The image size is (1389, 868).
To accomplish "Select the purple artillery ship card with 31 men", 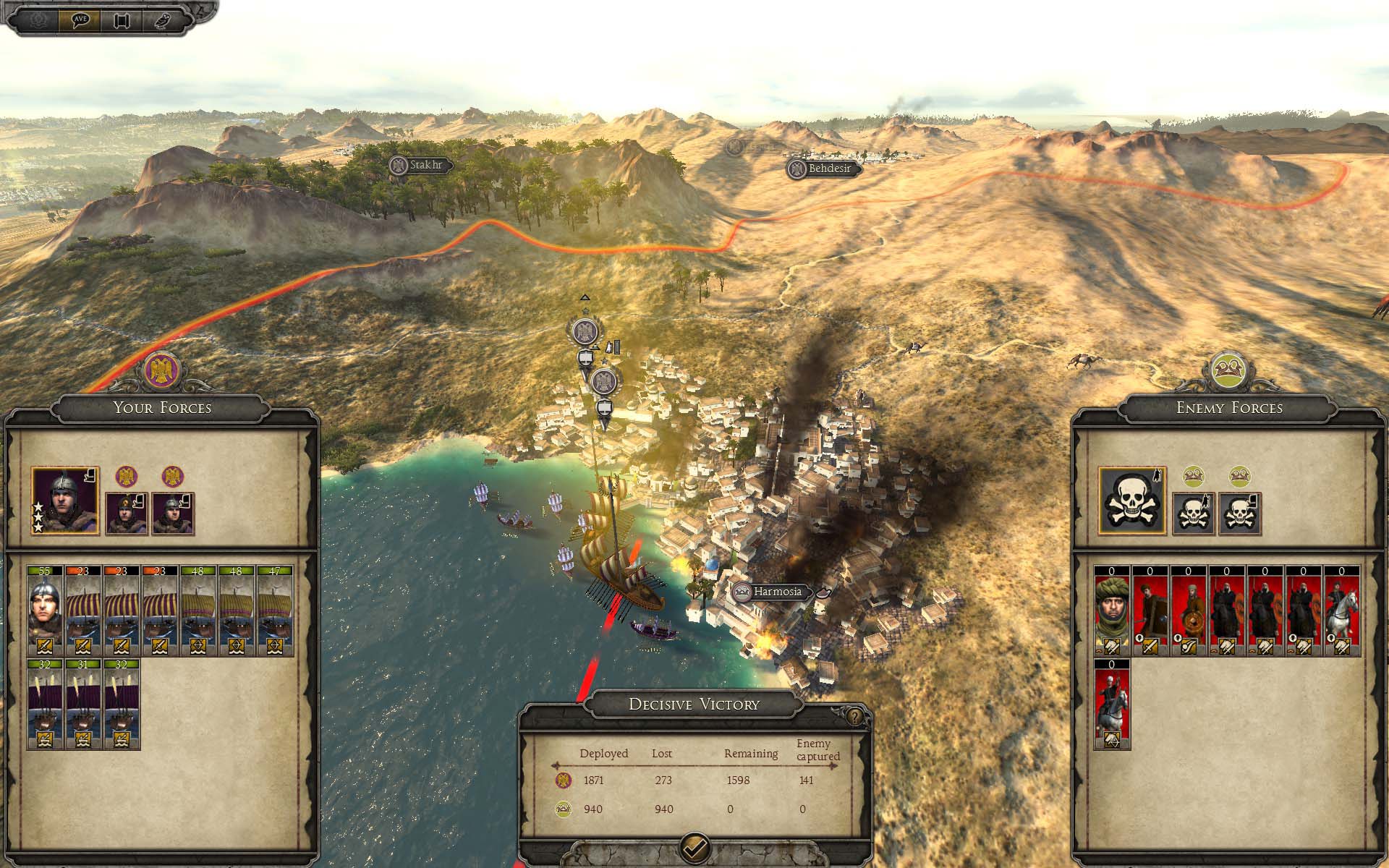I will [83, 704].
